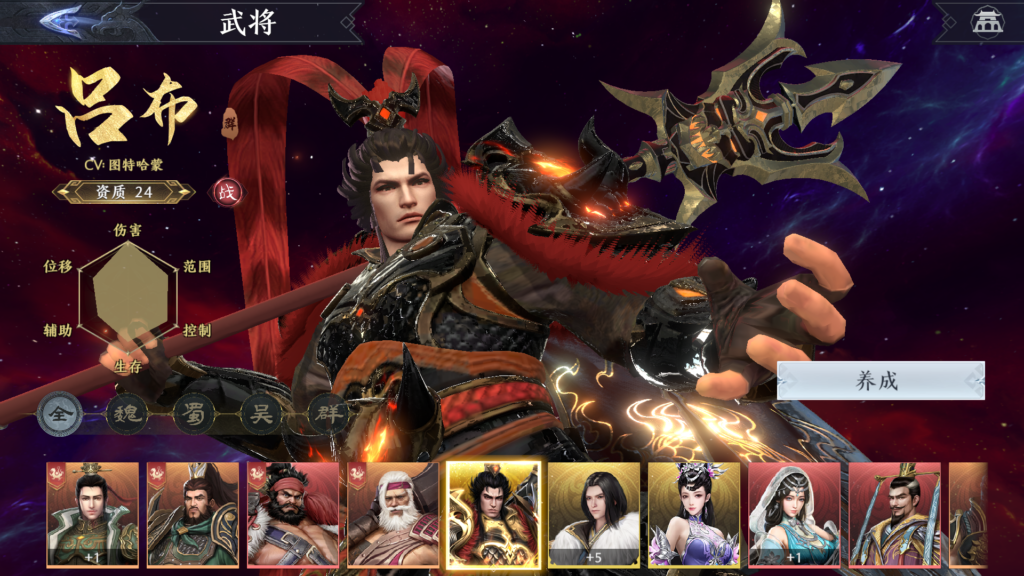This screenshot has width=1024, height=576.
Task: Select the purple-dressed lady hero portrait
Action: (x=694, y=514)
